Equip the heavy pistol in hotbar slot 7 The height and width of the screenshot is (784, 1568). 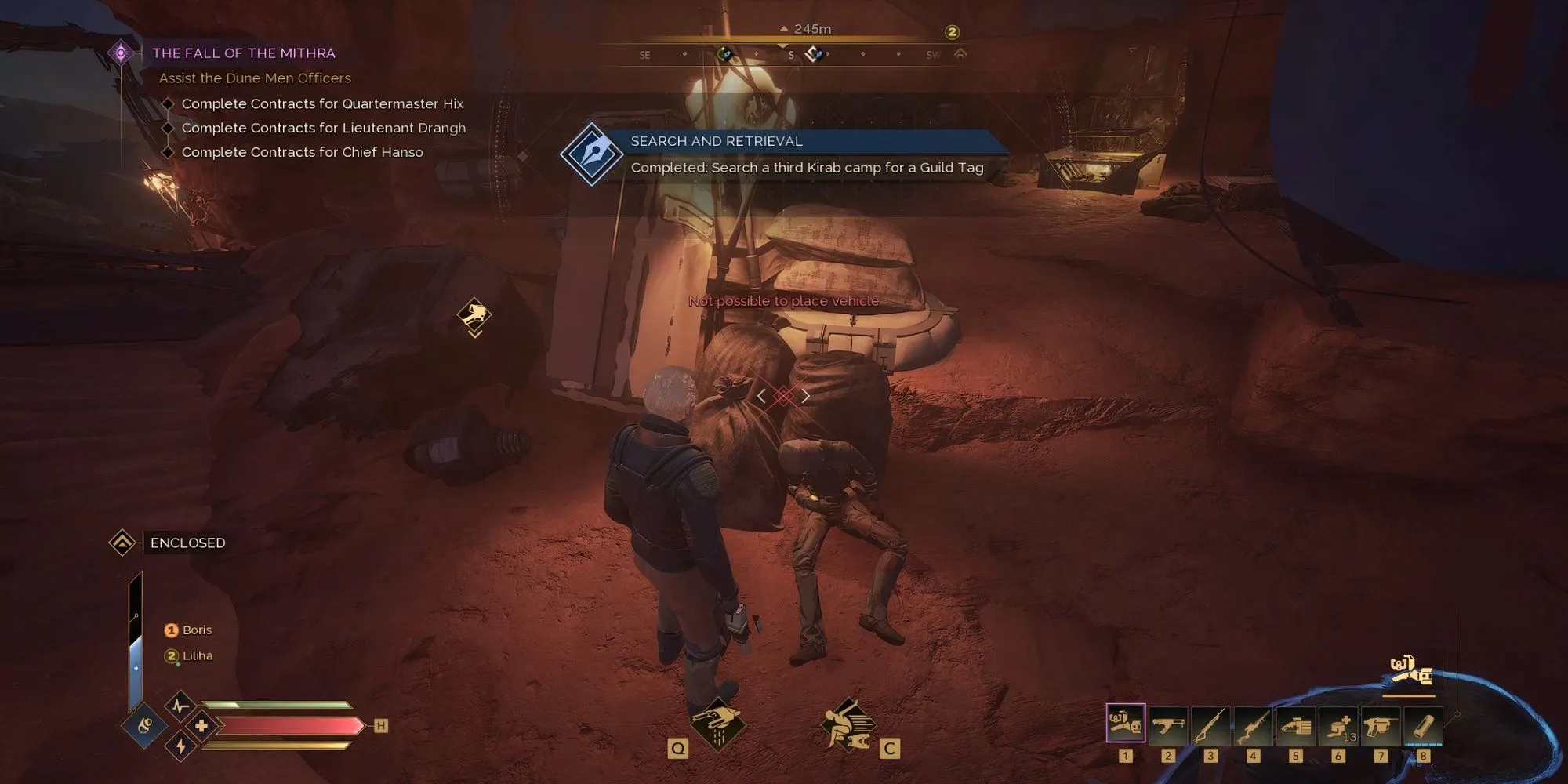pos(1381,725)
